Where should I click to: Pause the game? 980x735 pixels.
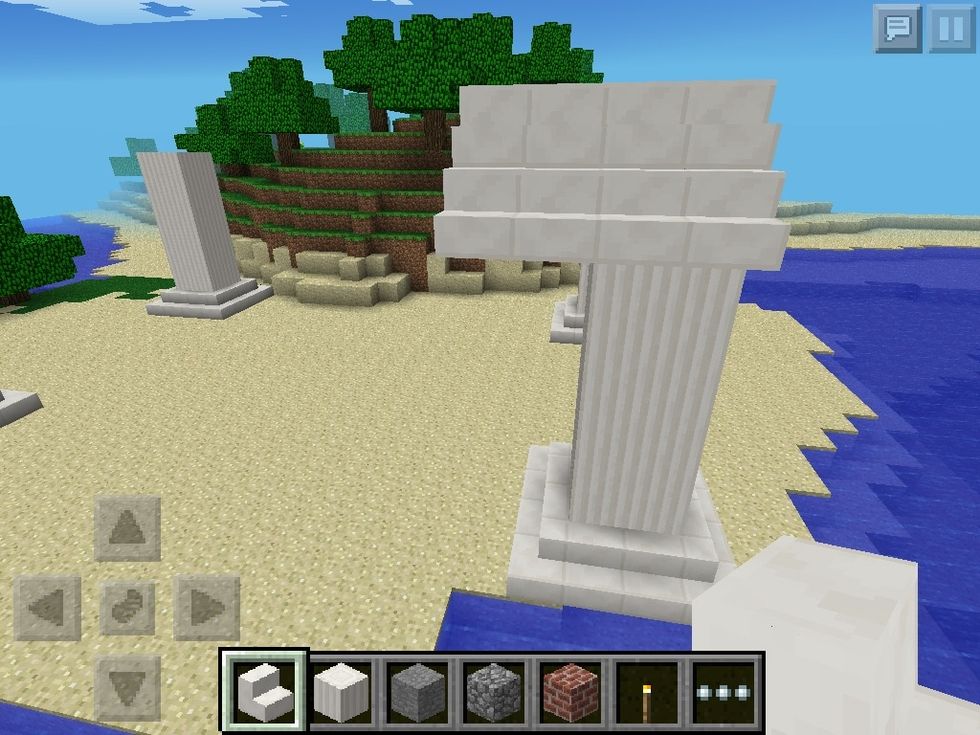coord(950,28)
